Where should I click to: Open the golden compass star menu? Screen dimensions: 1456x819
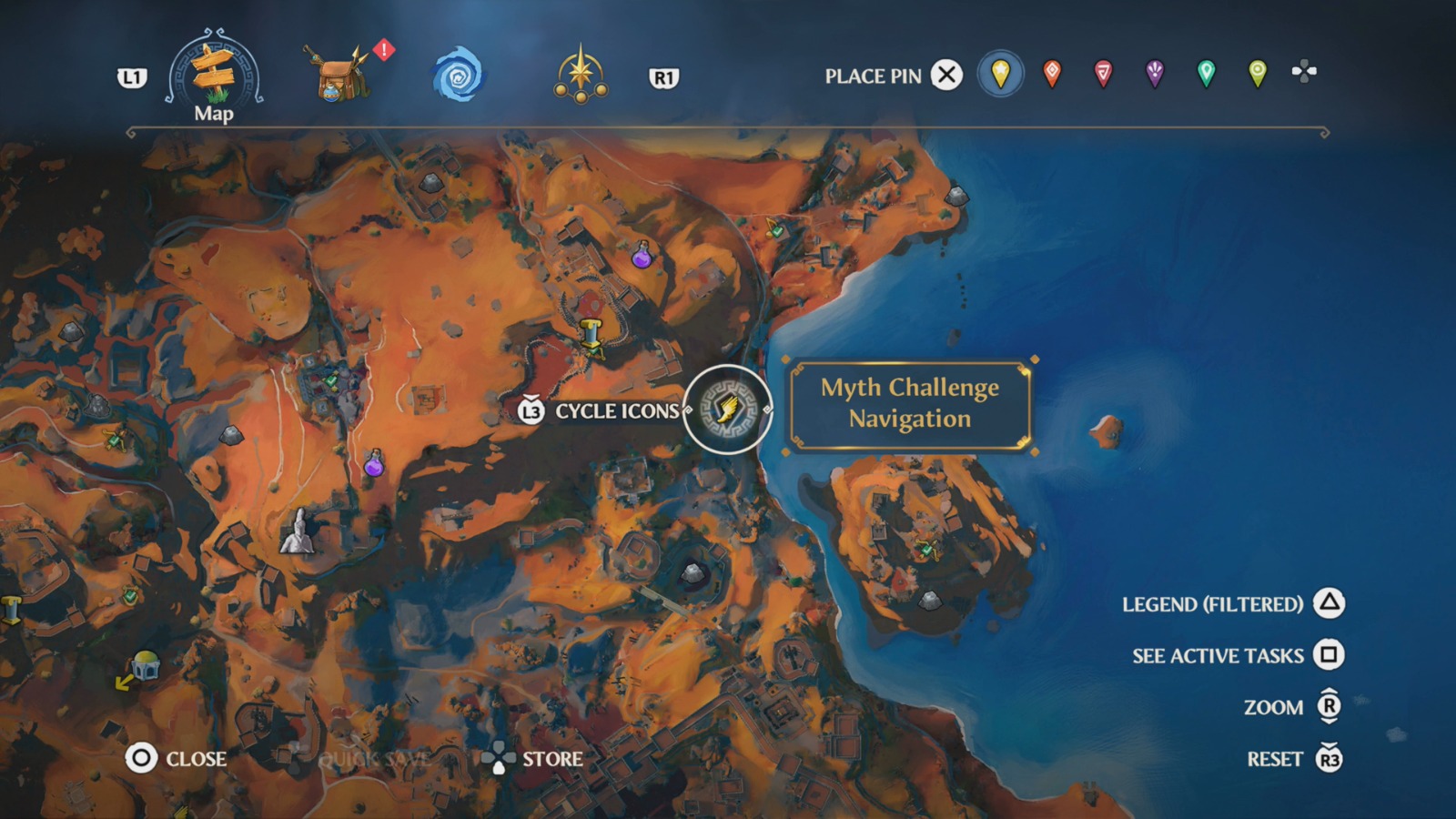581,75
